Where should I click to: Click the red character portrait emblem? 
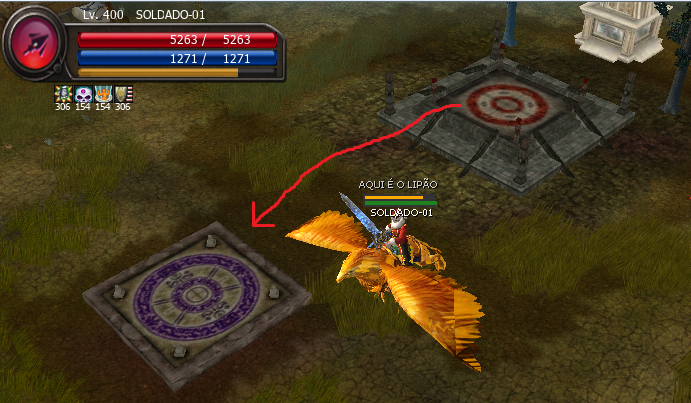34,44
